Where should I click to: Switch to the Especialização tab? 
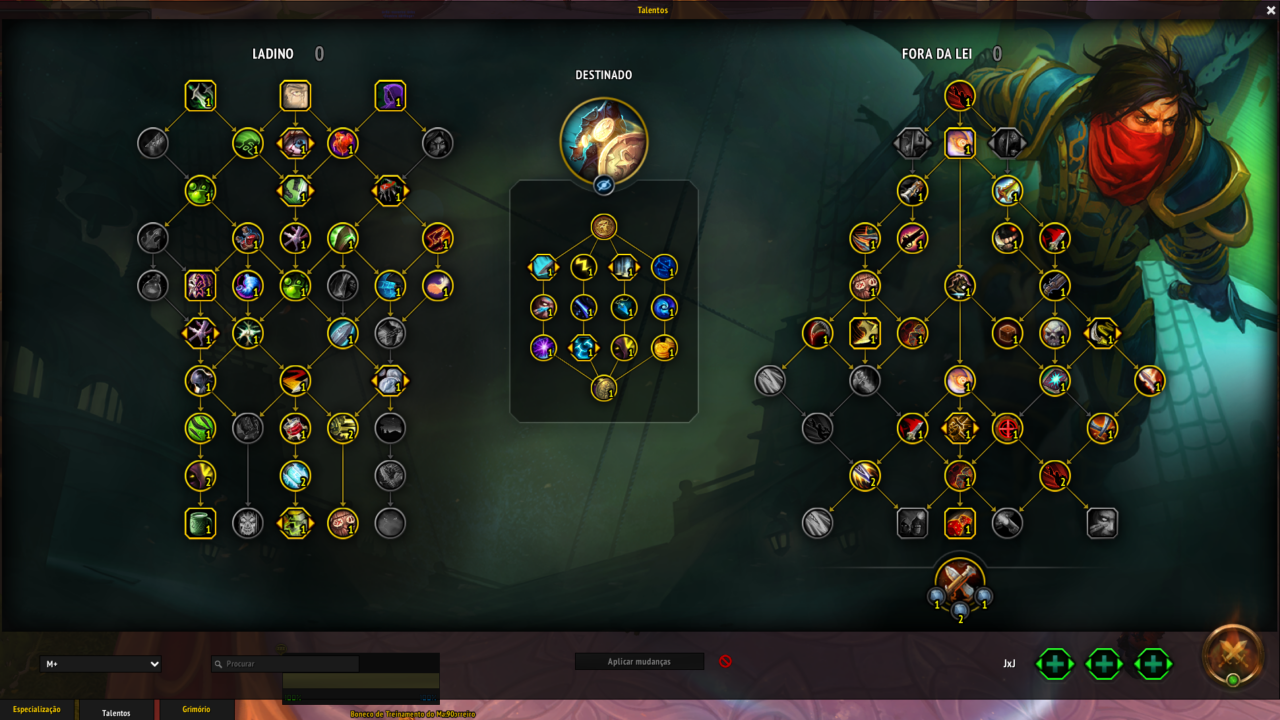(x=37, y=710)
